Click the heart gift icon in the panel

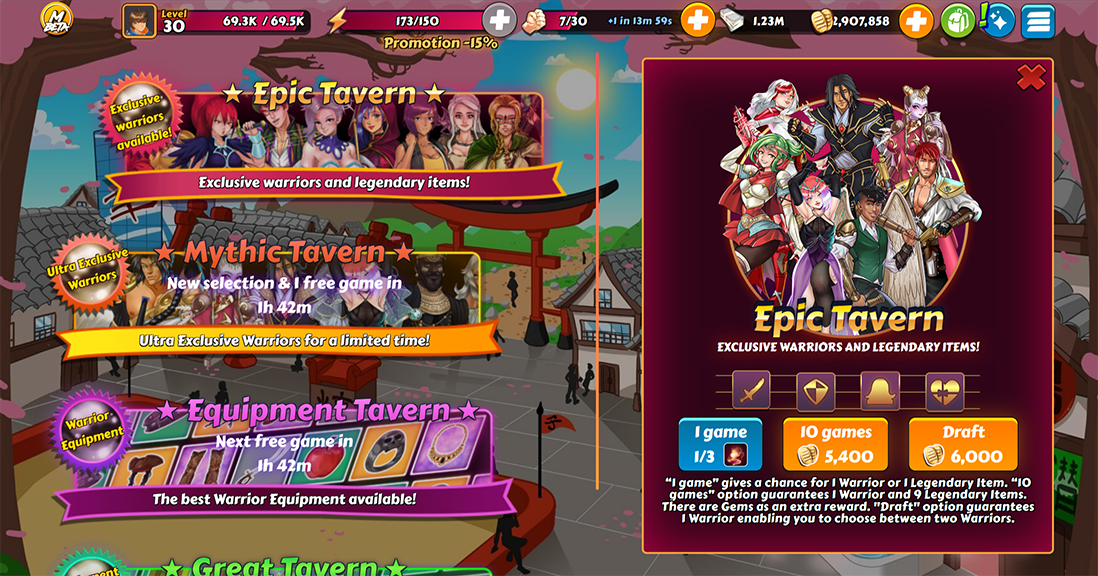click(944, 390)
